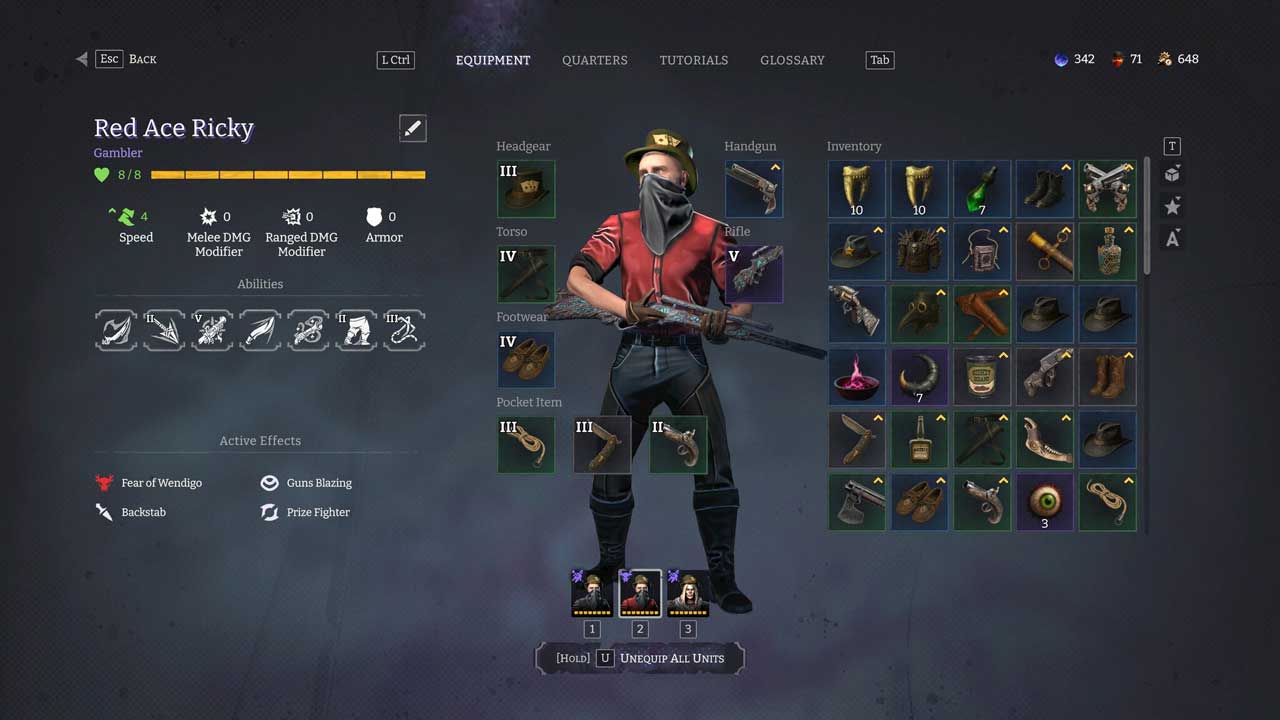Select the equipped Torso slot
Screen dimensions: 1280x720
pyautogui.click(x=526, y=274)
